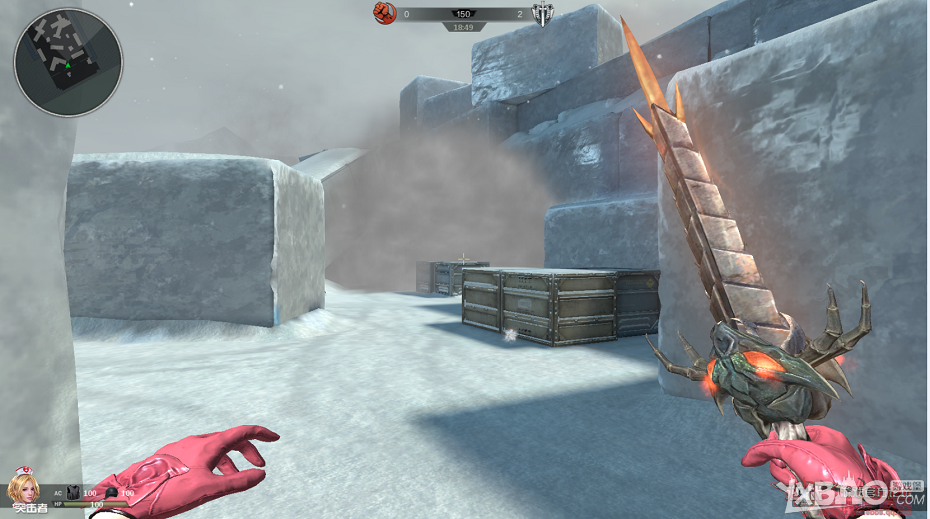Click the circular minimap radar
The height and width of the screenshot is (519, 930).
[68, 62]
